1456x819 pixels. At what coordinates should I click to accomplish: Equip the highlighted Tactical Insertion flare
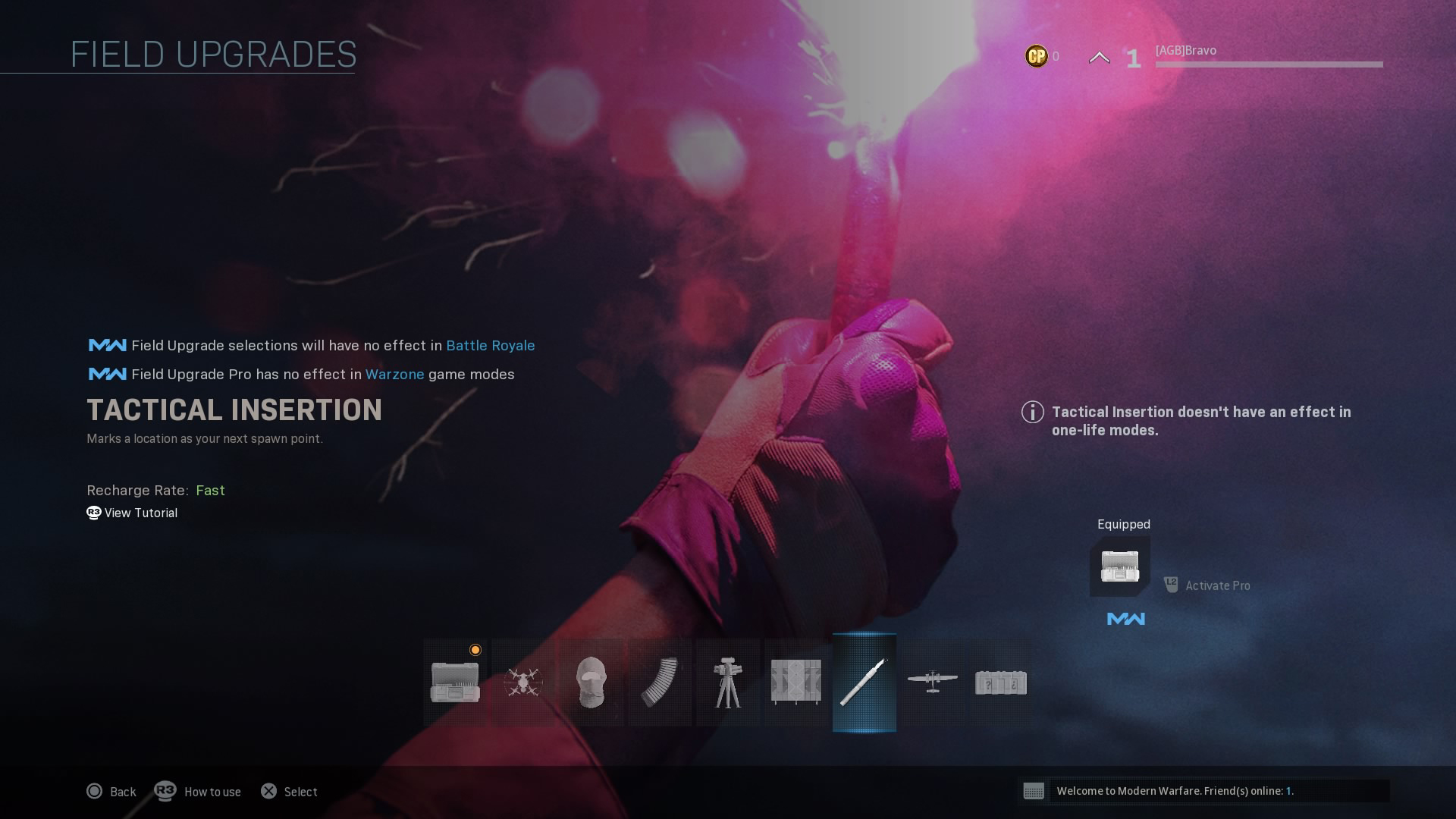coord(864,682)
